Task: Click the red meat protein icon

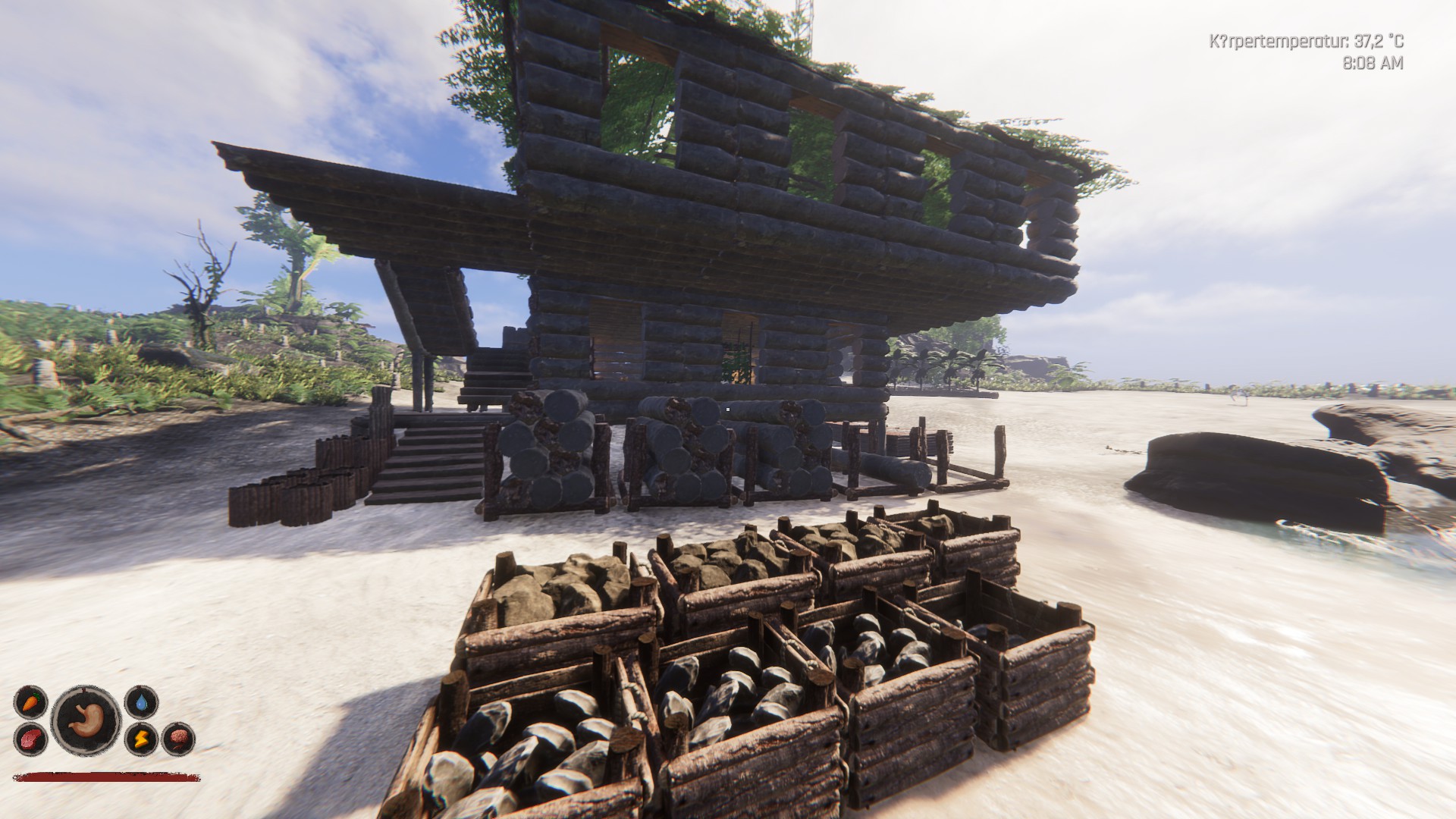Action: pyautogui.click(x=30, y=738)
